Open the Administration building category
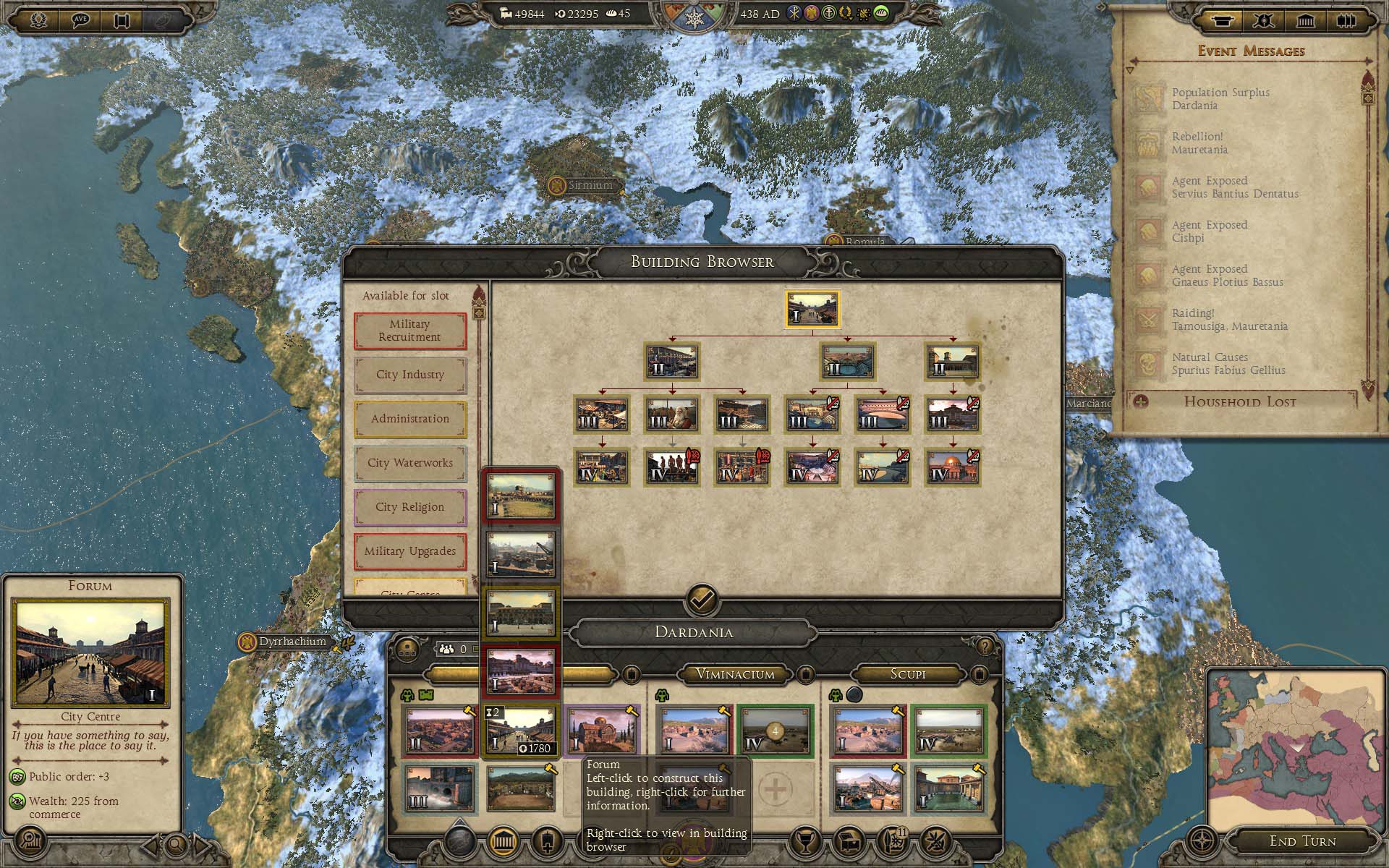This screenshot has height=868, width=1389. [409, 419]
